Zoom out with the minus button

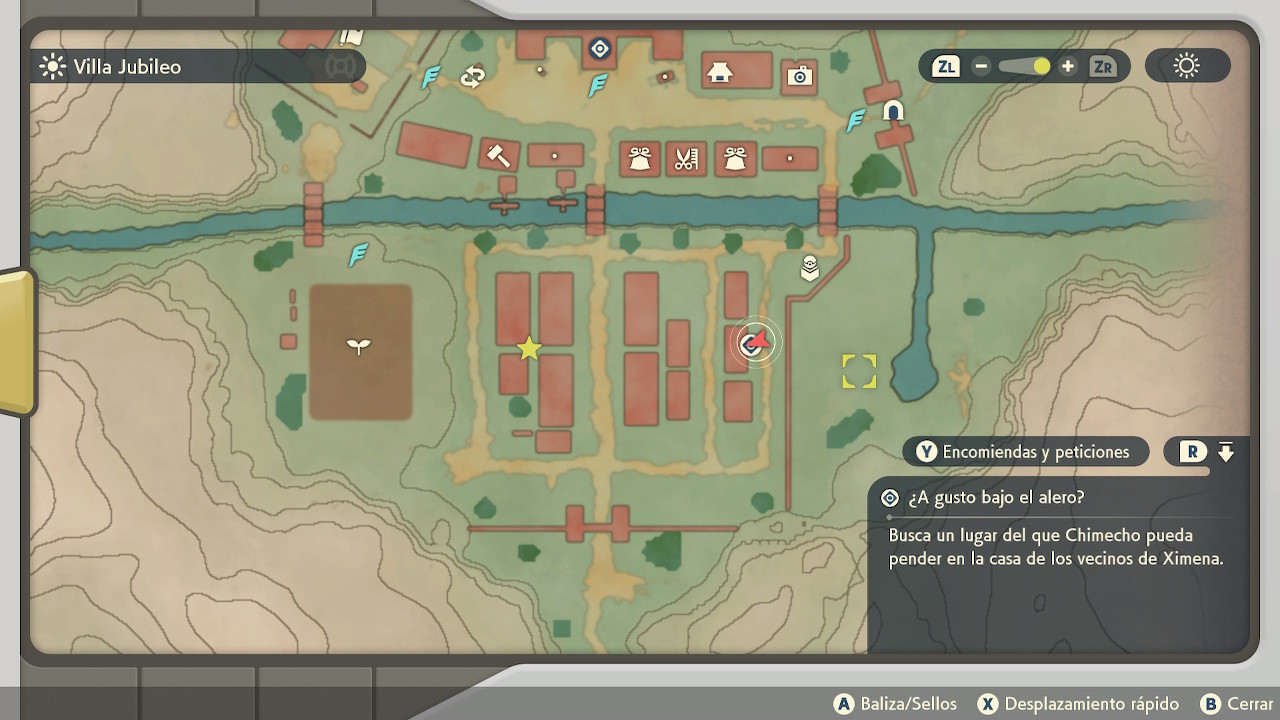point(981,67)
